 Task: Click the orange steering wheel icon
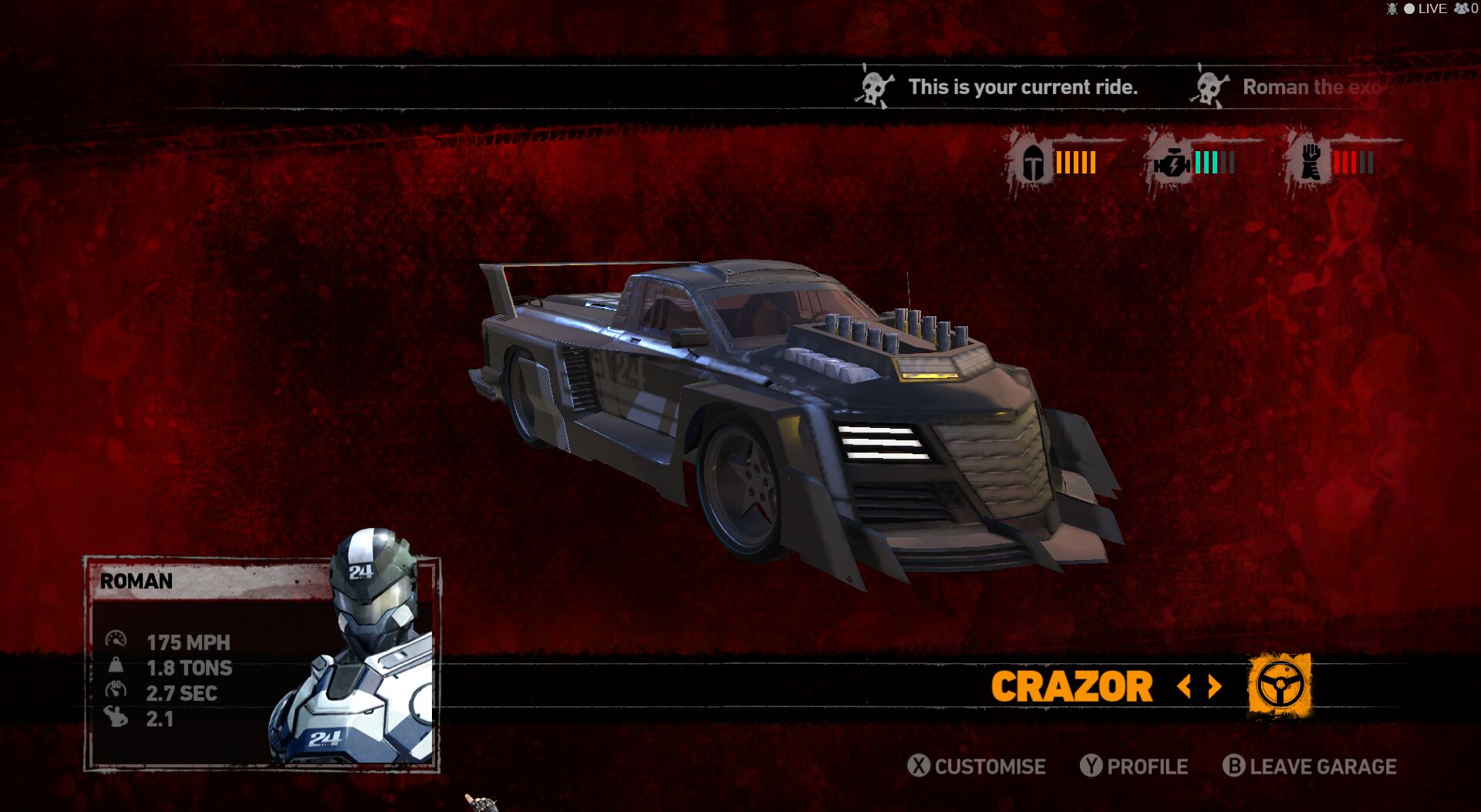point(1280,685)
